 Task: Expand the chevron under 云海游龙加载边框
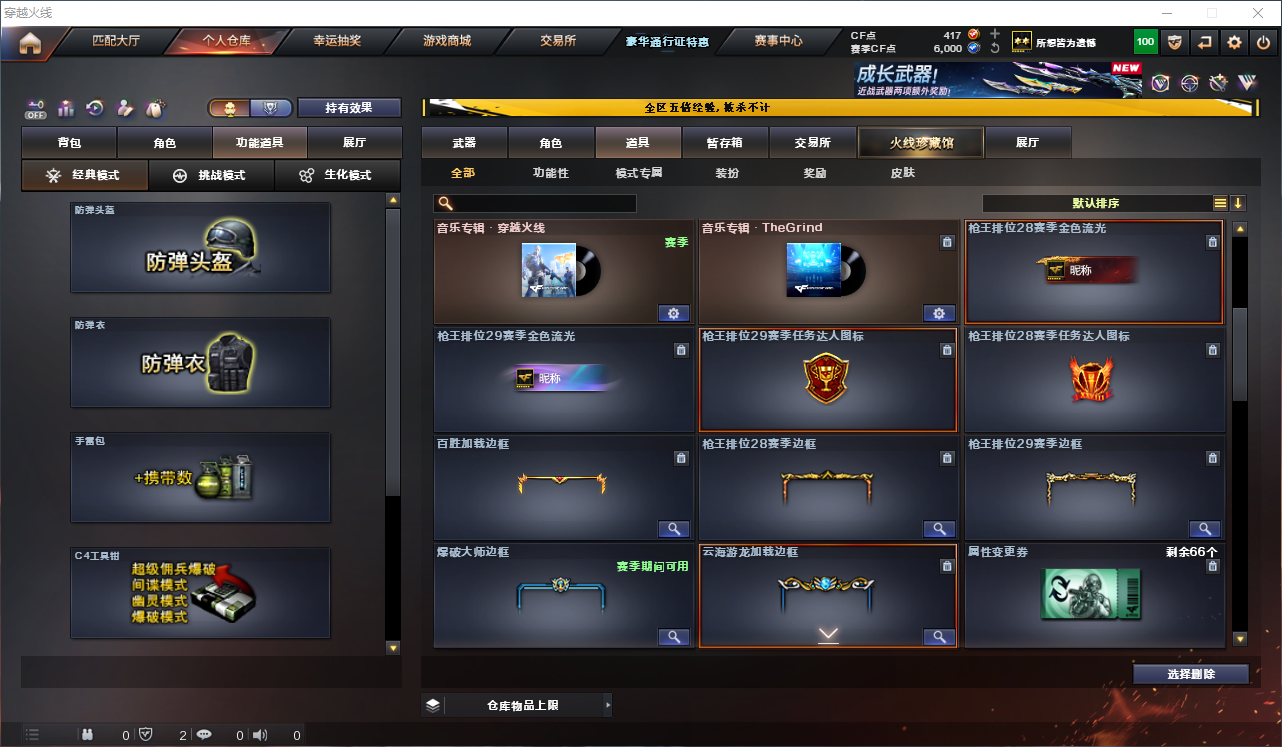pyautogui.click(x=827, y=633)
